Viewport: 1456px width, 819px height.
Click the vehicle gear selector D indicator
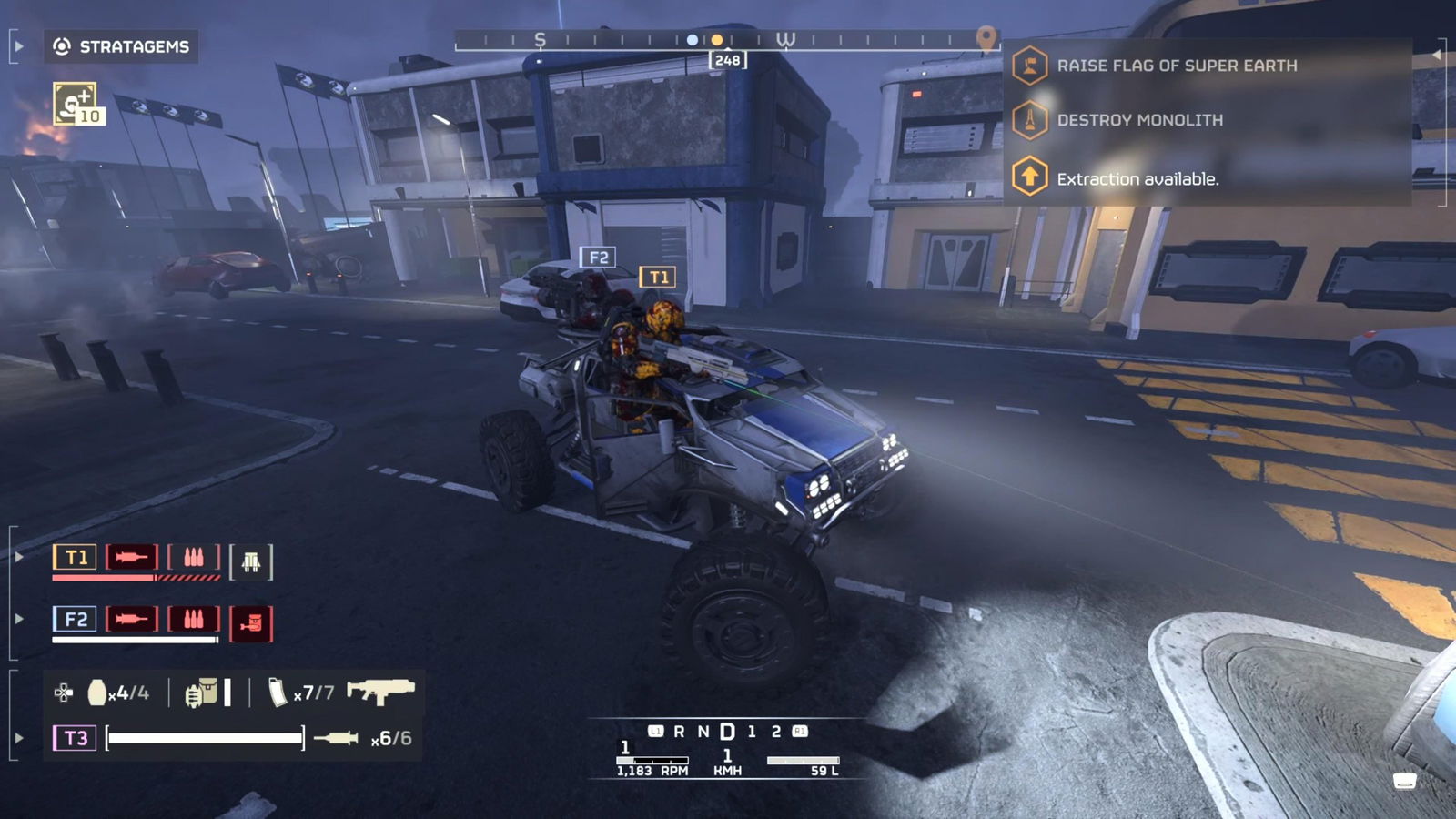click(x=727, y=732)
